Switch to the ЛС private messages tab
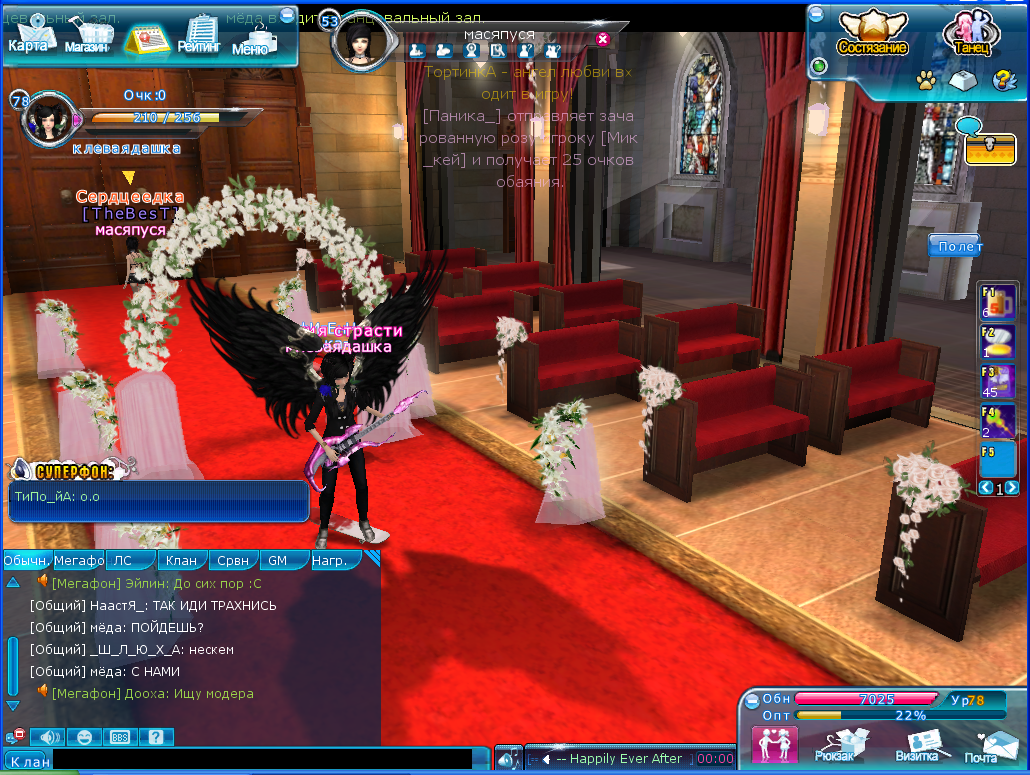Viewport: 1030px width, 775px height. [x=129, y=561]
